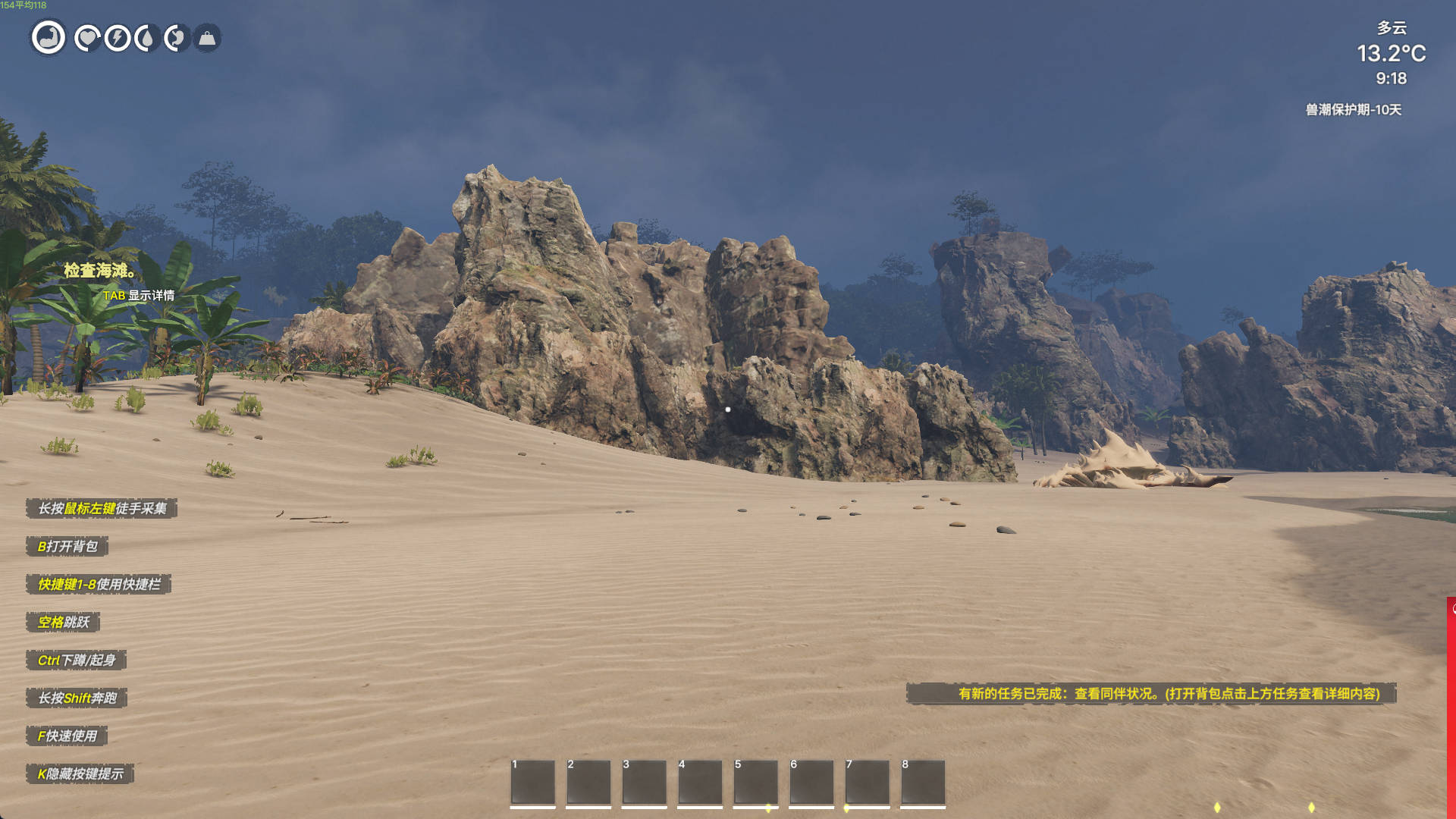The height and width of the screenshot is (819, 1456).
Task: Select hotbar slot 1
Action: (x=532, y=782)
